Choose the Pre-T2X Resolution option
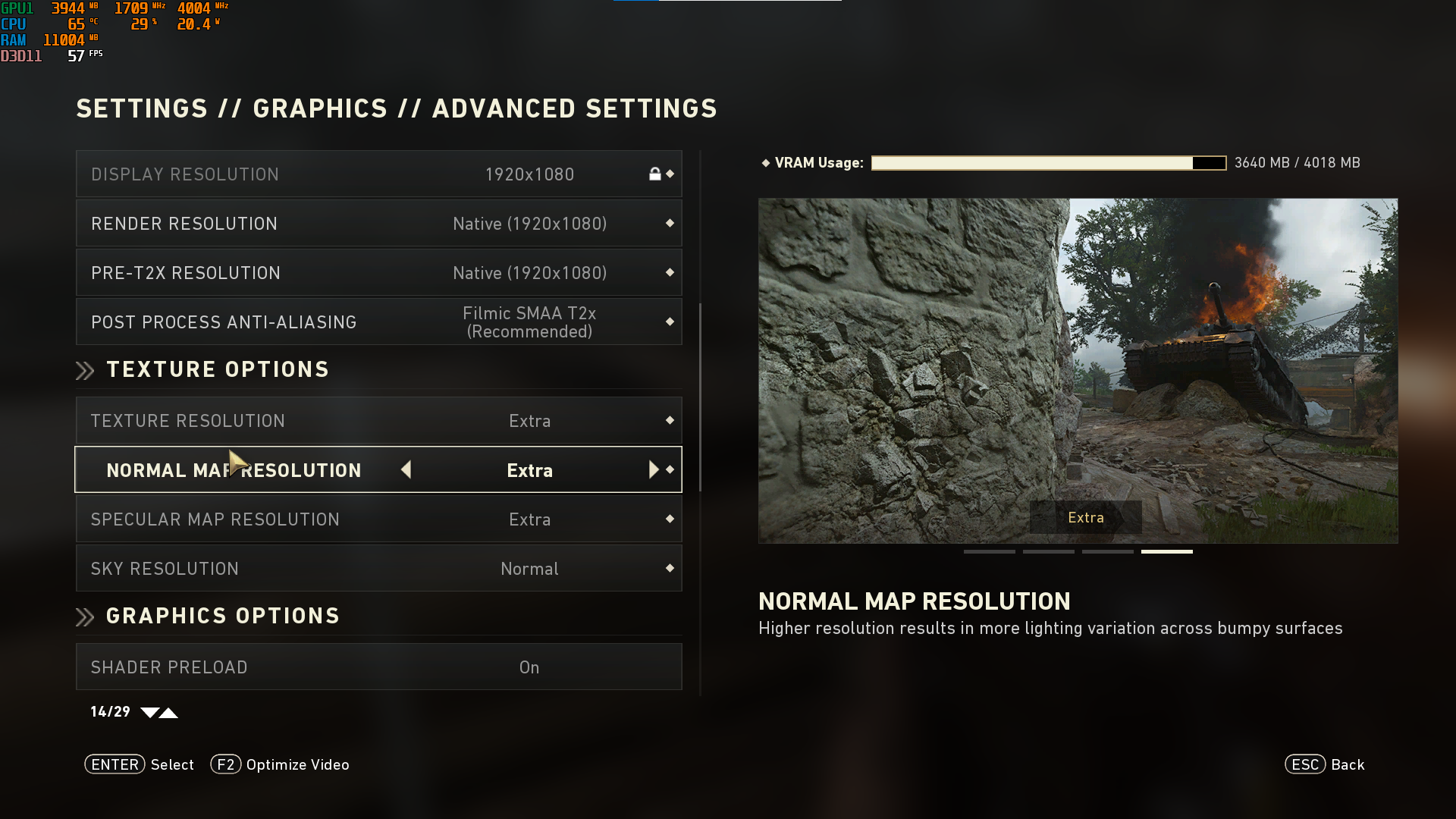 pyautogui.click(x=378, y=273)
